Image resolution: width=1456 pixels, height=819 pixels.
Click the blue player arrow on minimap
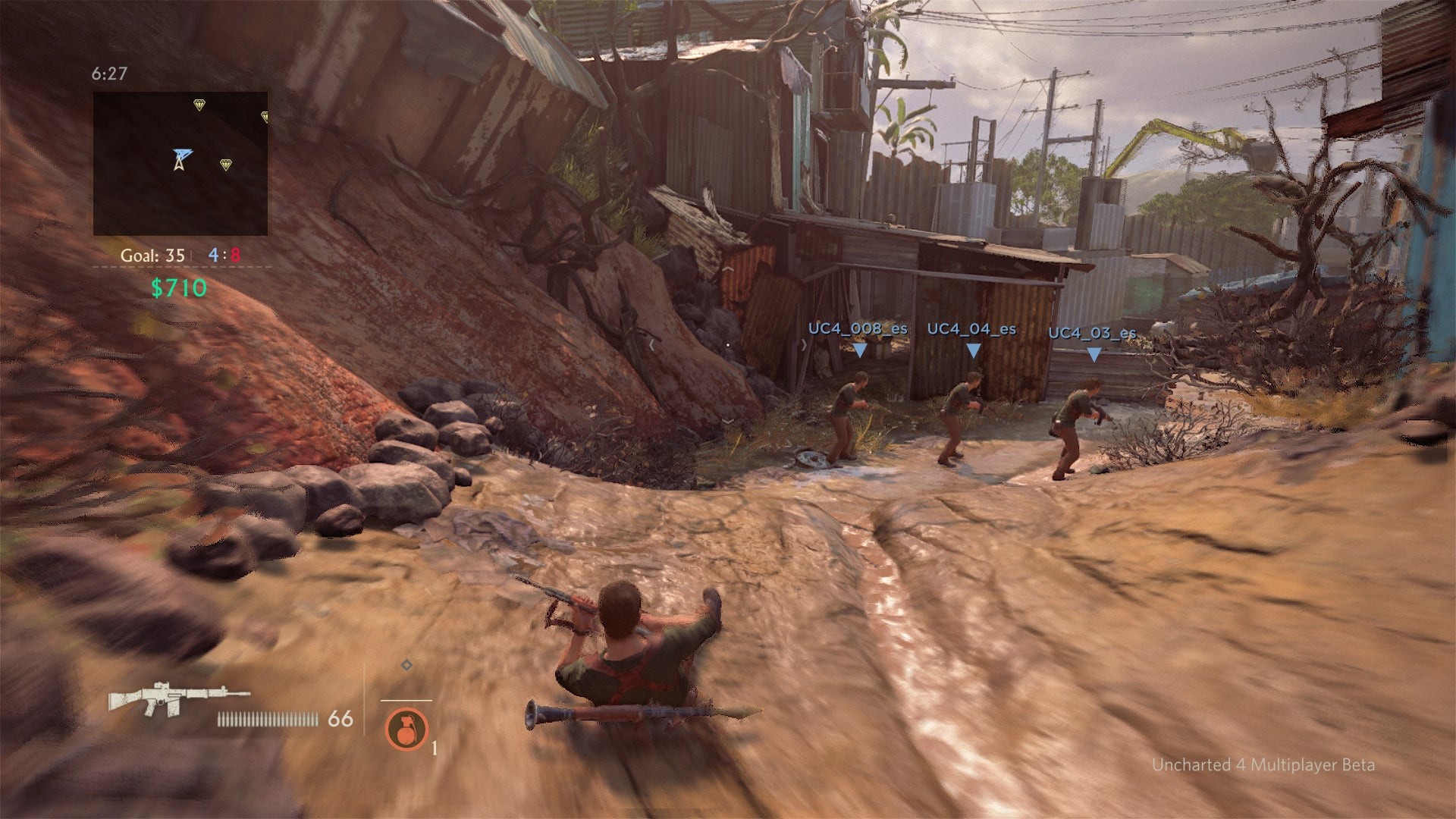(x=181, y=158)
